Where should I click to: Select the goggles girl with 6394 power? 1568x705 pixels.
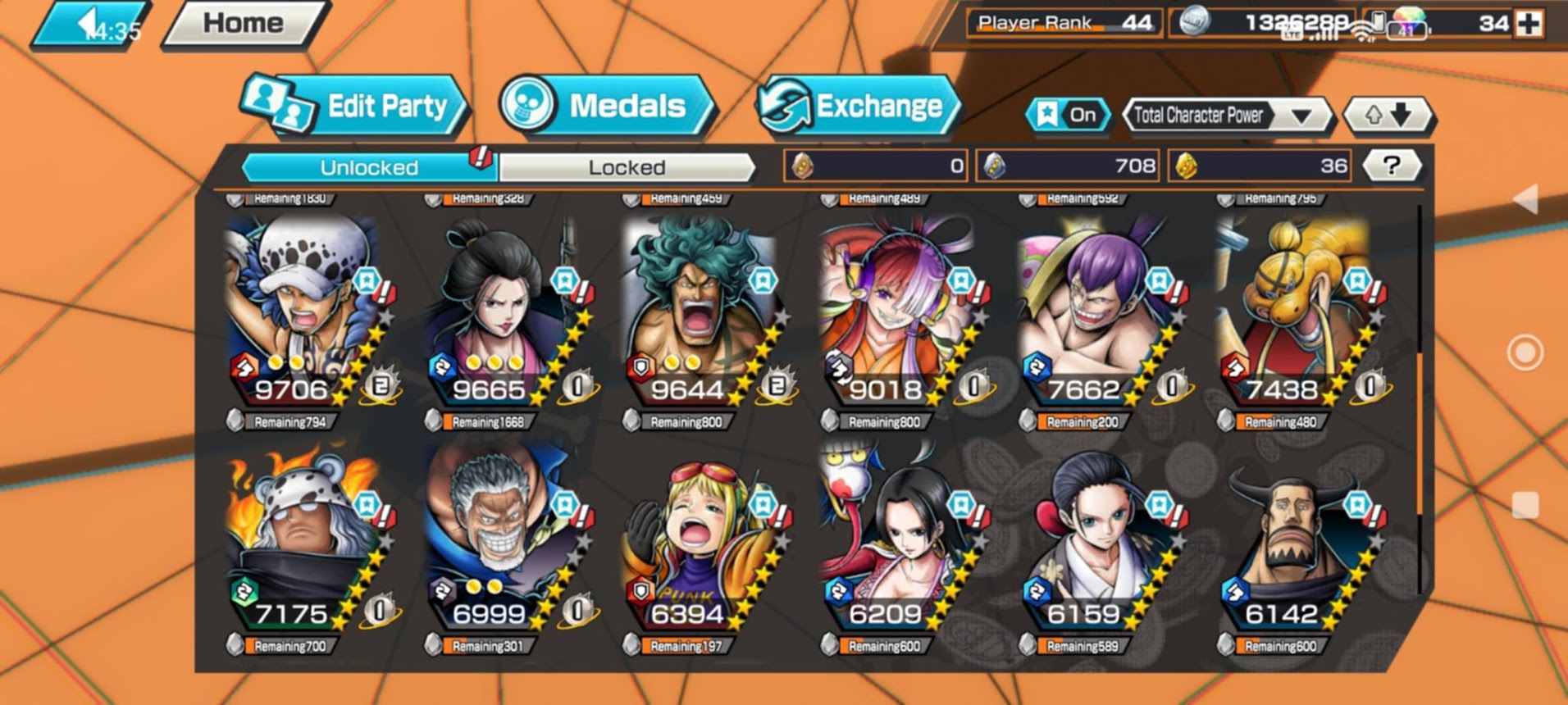700,537
